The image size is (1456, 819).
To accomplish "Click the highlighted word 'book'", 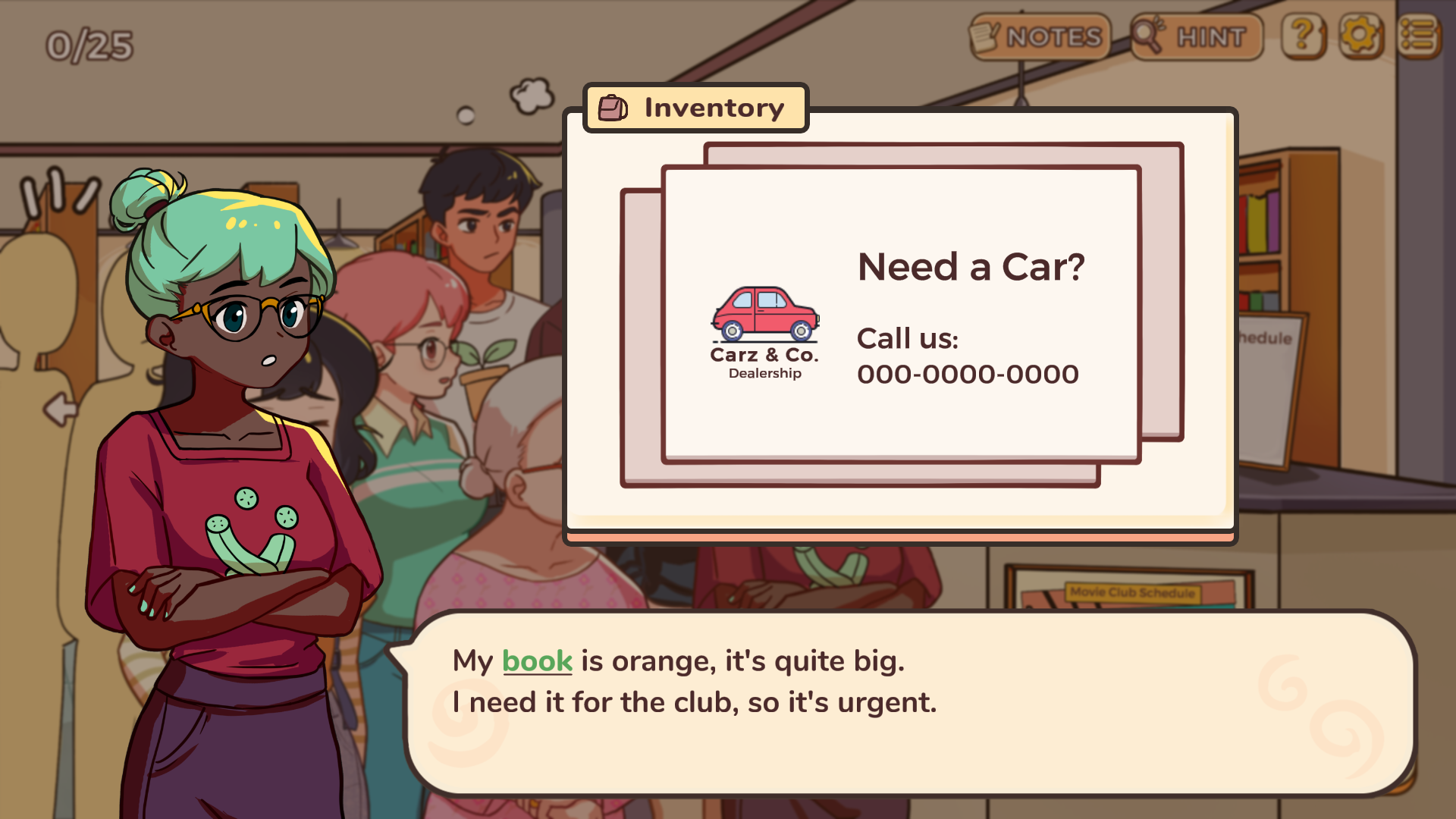I will coord(537,661).
